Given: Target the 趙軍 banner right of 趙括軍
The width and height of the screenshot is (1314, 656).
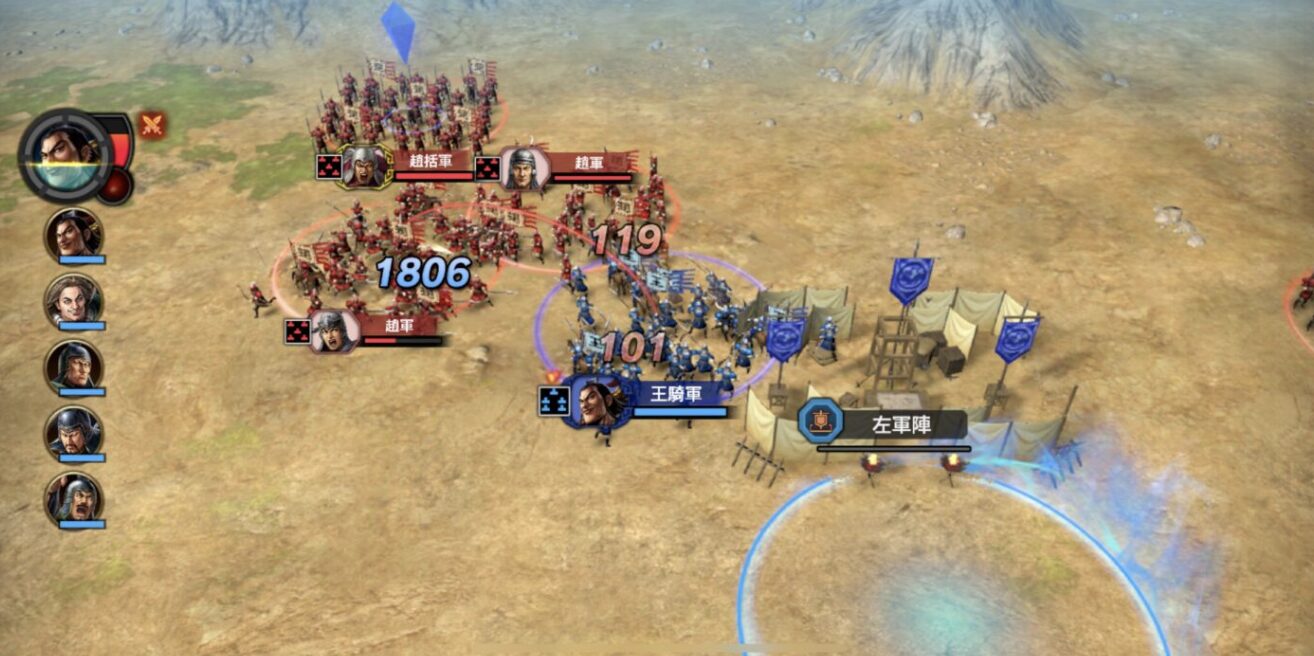Looking at the screenshot, I should pos(588,164).
